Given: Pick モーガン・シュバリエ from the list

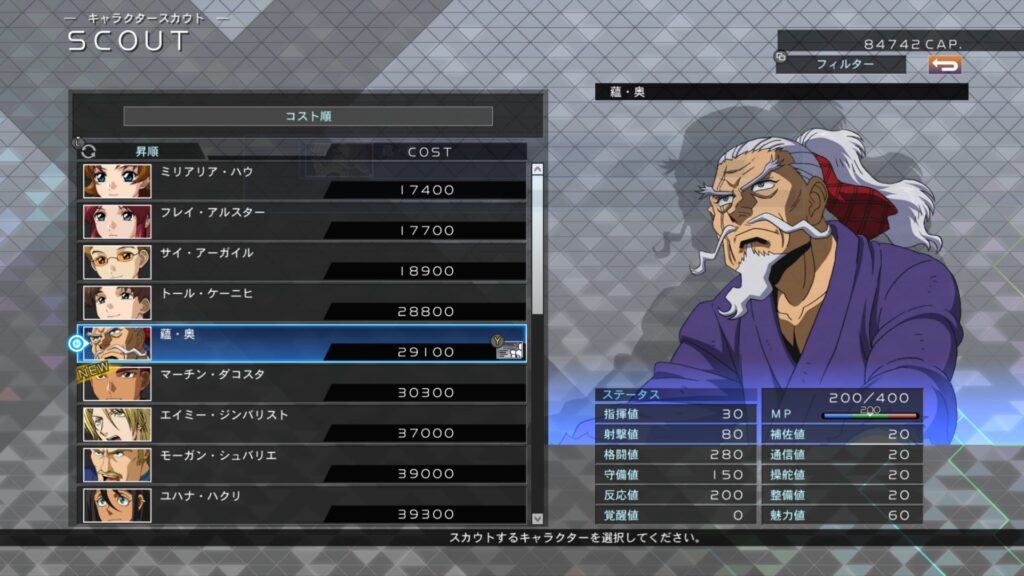Looking at the screenshot, I should pos(304,464).
